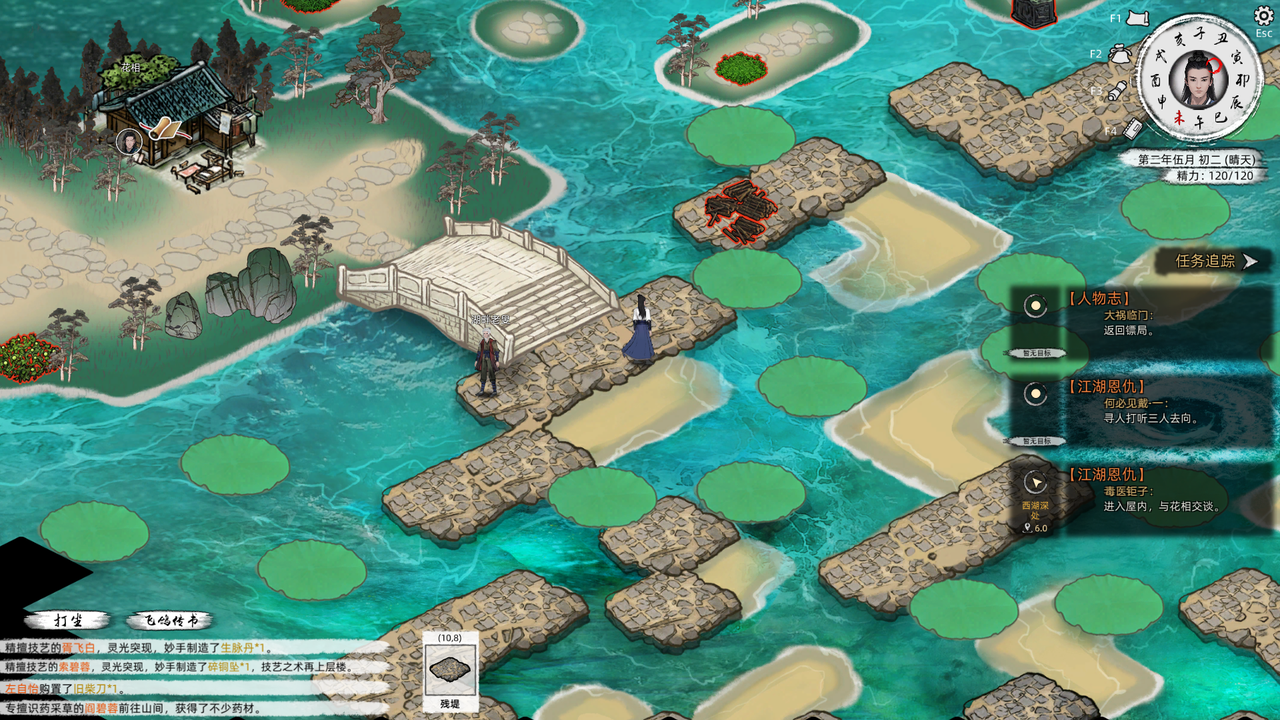Open the inventory bag icon labeled F2
This screenshot has height=720, width=1280.
[x=1122, y=53]
